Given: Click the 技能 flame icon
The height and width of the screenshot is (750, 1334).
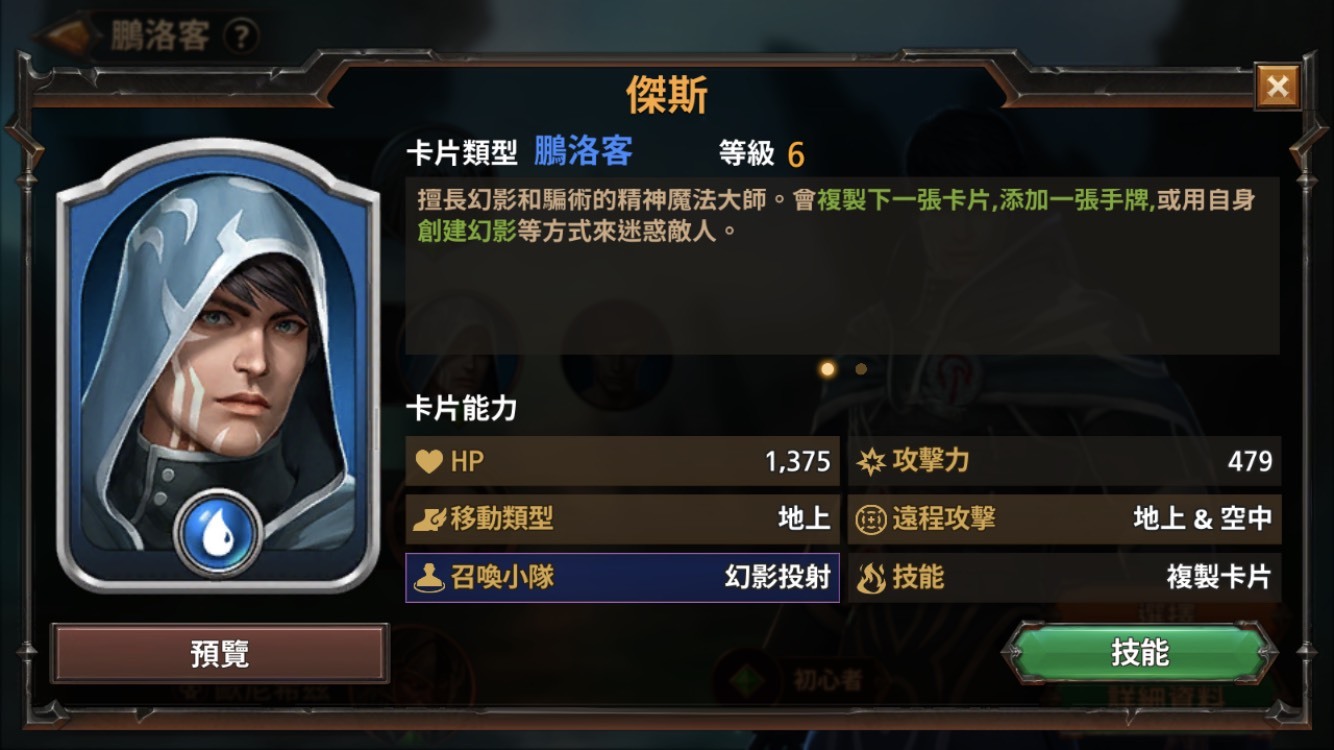Looking at the screenshot, I should 872,578.
